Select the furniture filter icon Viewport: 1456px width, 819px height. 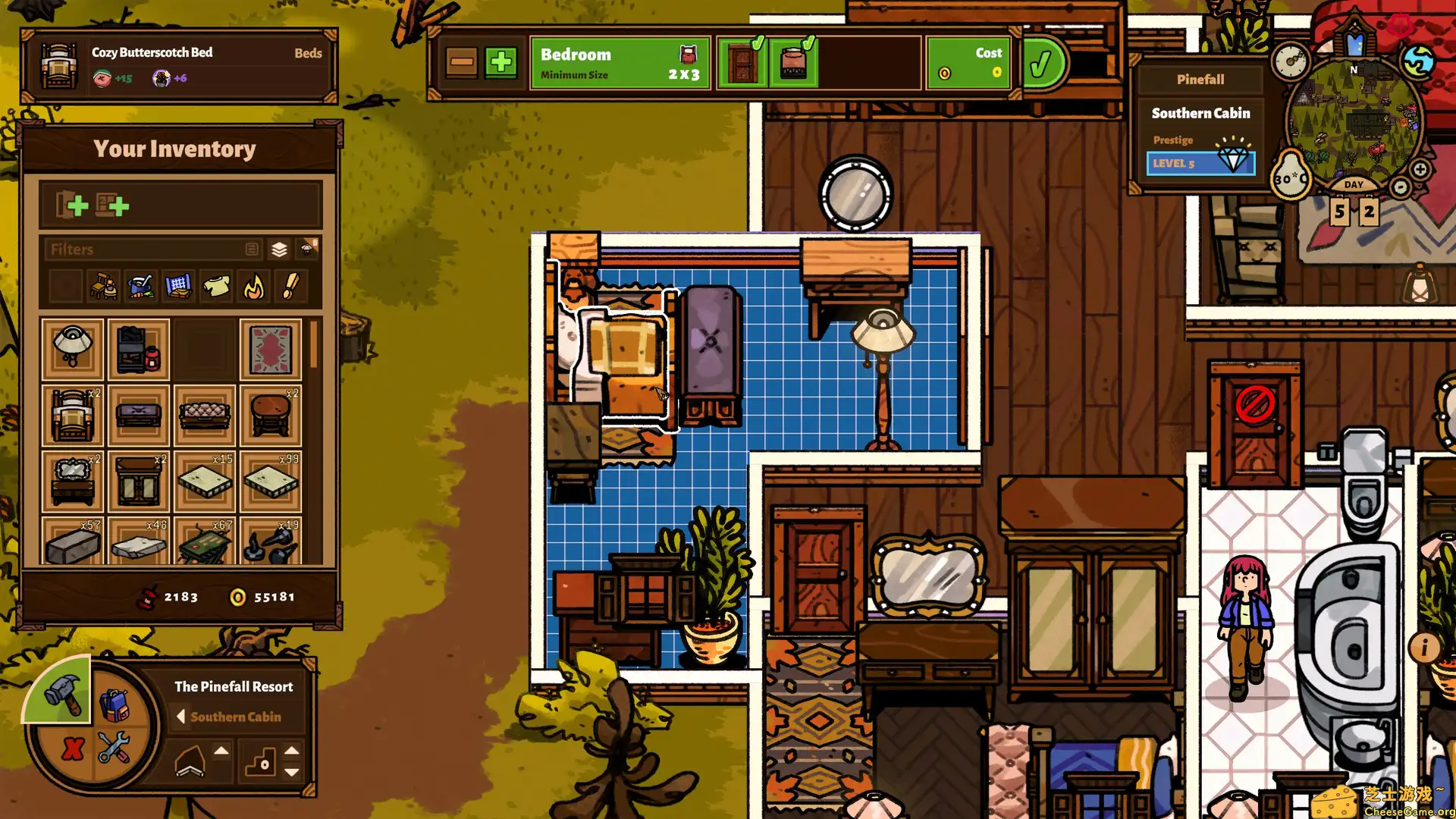coord(104,286)
